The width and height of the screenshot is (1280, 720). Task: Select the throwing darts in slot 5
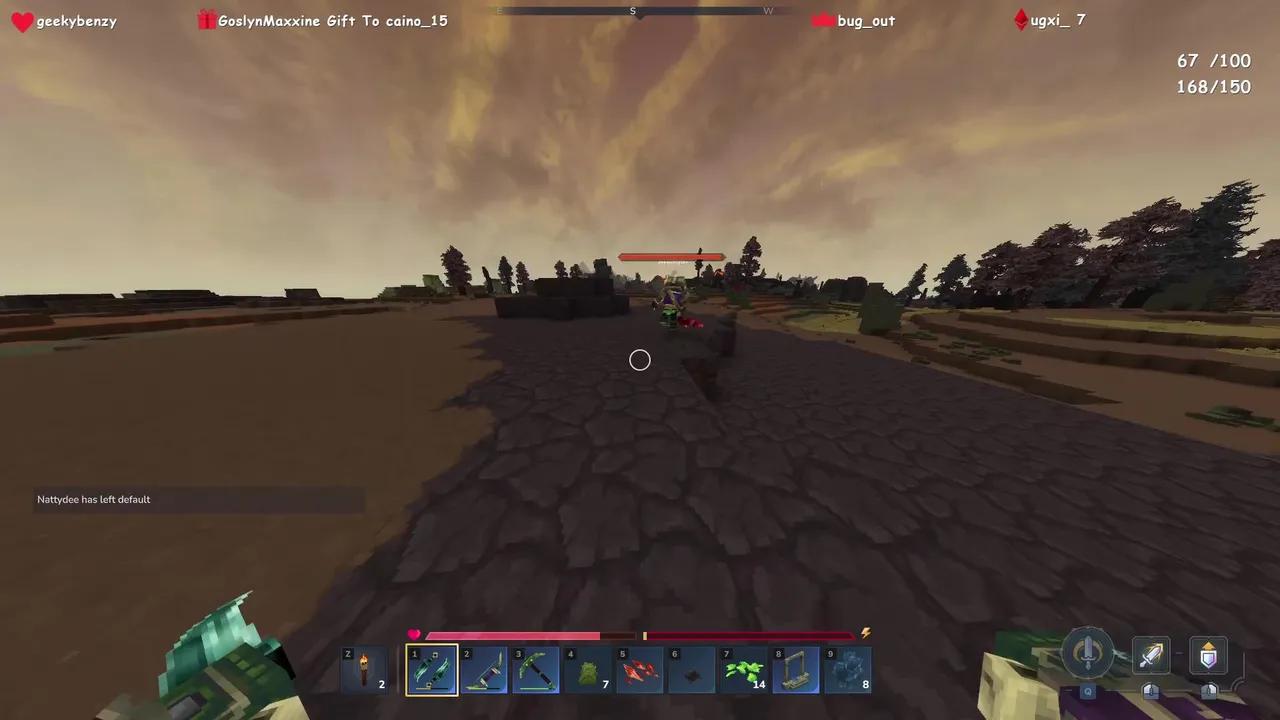pos(639,669)
